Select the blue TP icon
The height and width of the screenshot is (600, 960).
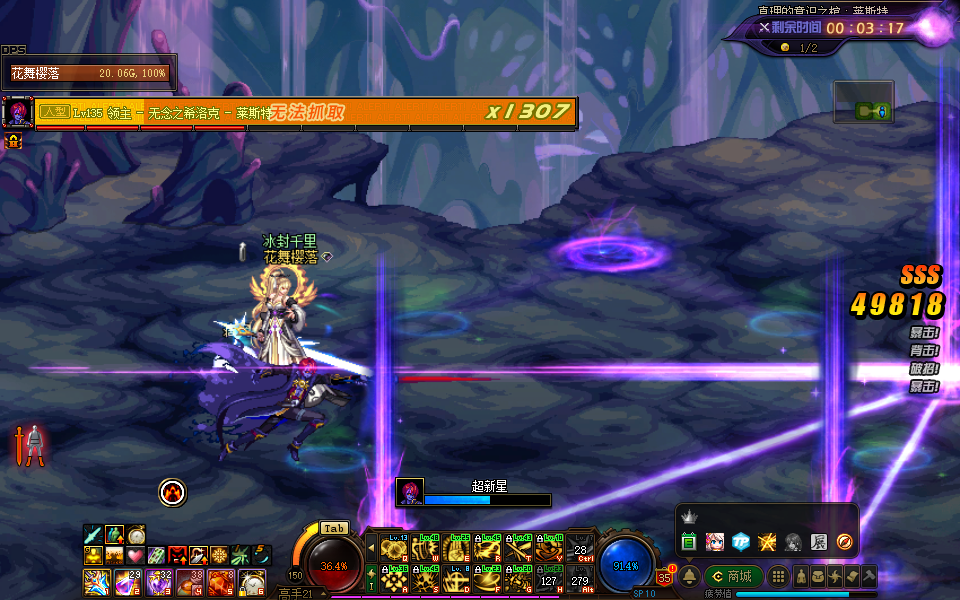[x=741, y=542]
